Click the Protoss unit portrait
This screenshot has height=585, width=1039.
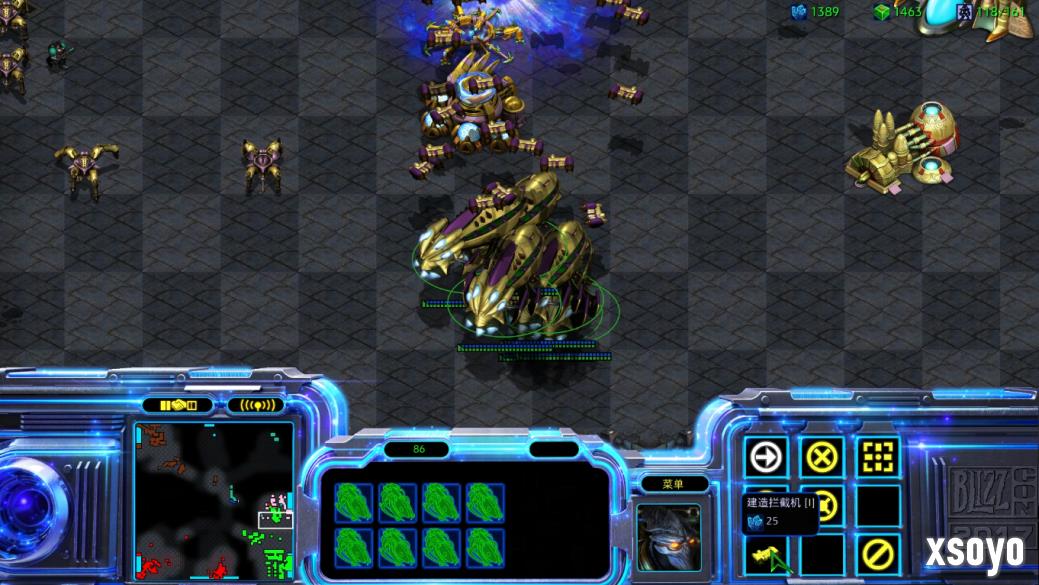click(669, 537)
